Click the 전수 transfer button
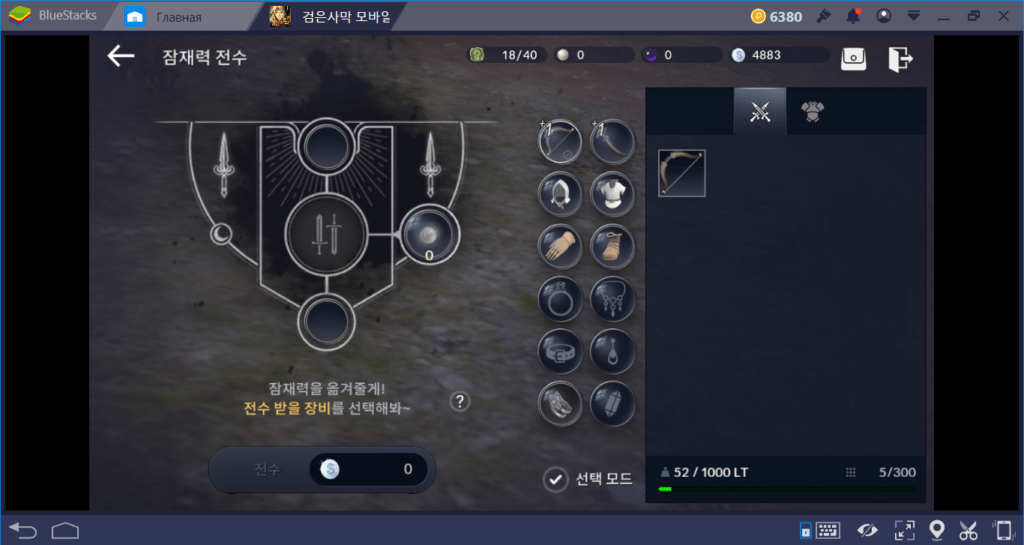The image size is (1024, 545). (x=266, y=468)
